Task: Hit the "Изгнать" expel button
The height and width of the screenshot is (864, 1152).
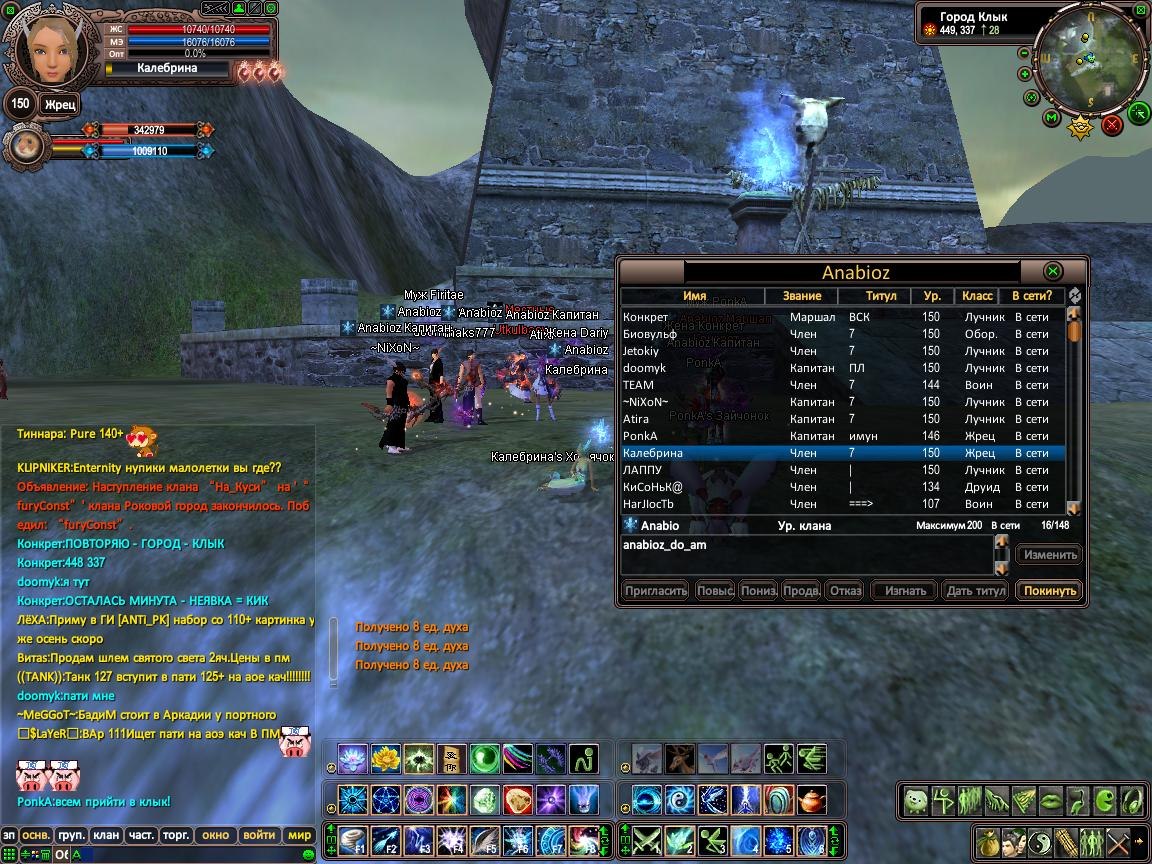Action: point(905,591)
